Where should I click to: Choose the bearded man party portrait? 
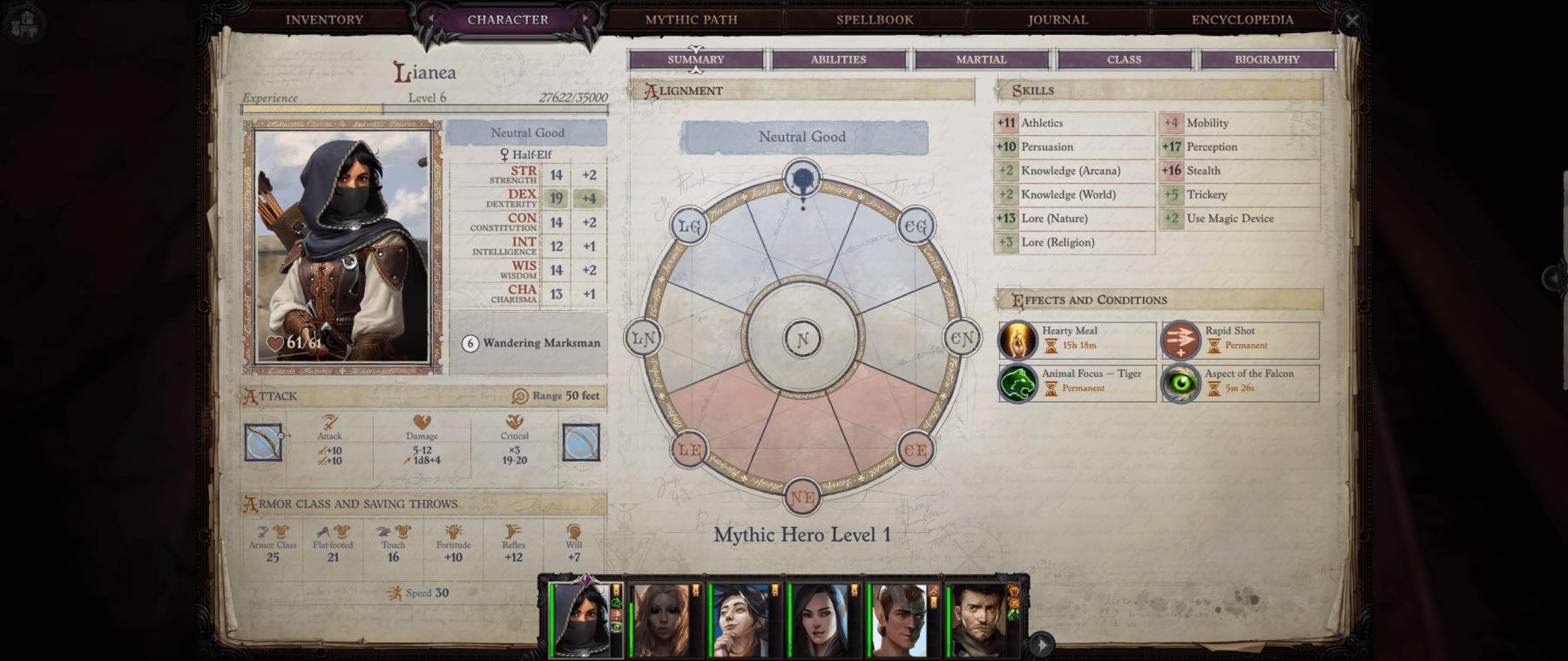point(980,620)
